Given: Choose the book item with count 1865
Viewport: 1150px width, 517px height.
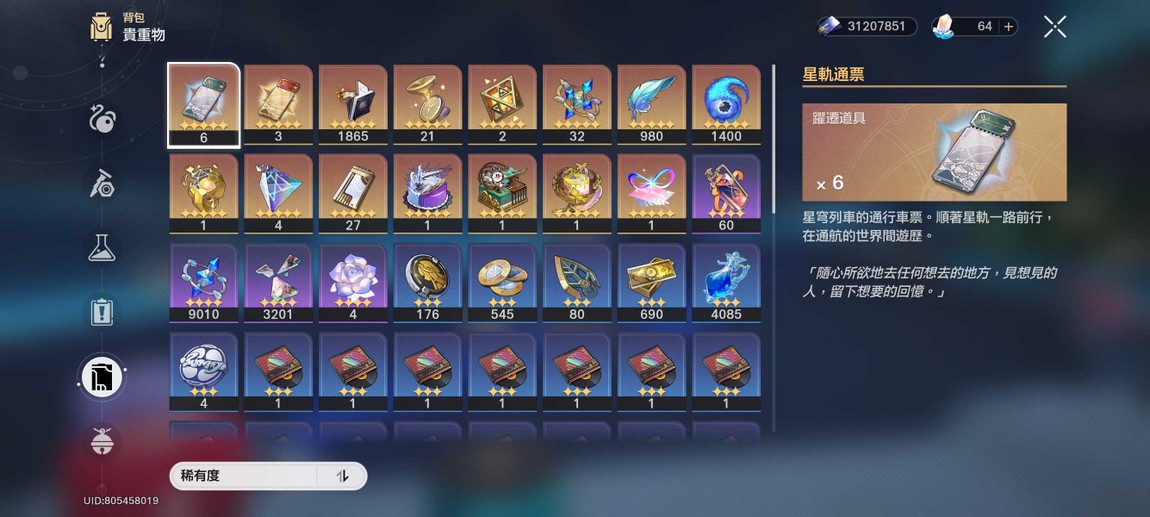Looking at the screenshot, I should click(x=353, y=104).
